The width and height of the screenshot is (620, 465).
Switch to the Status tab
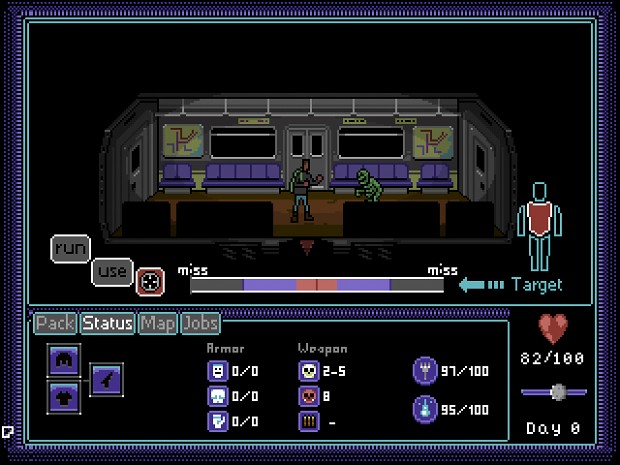pos(108,323)
